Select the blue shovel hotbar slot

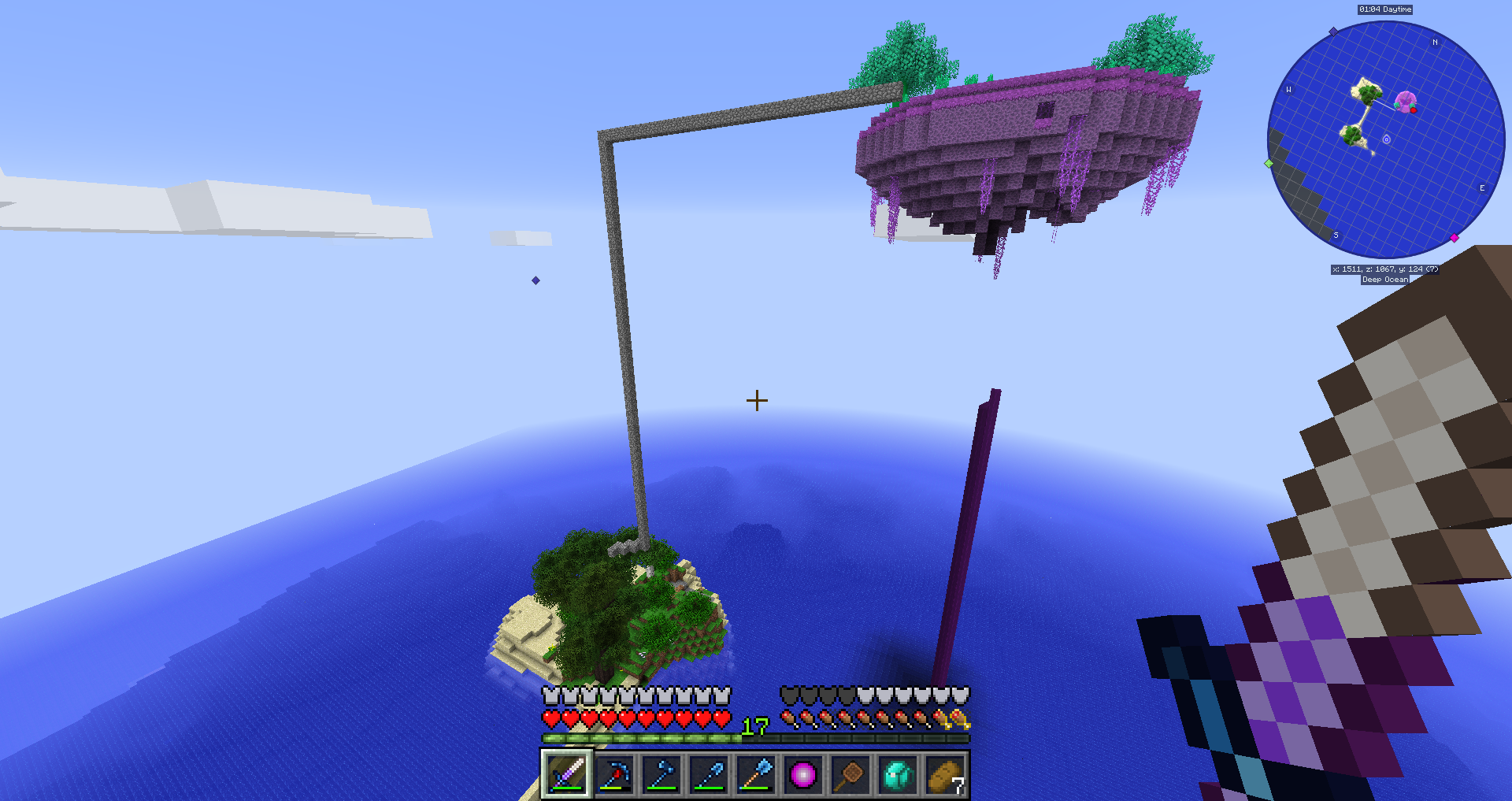pos(709,774)
